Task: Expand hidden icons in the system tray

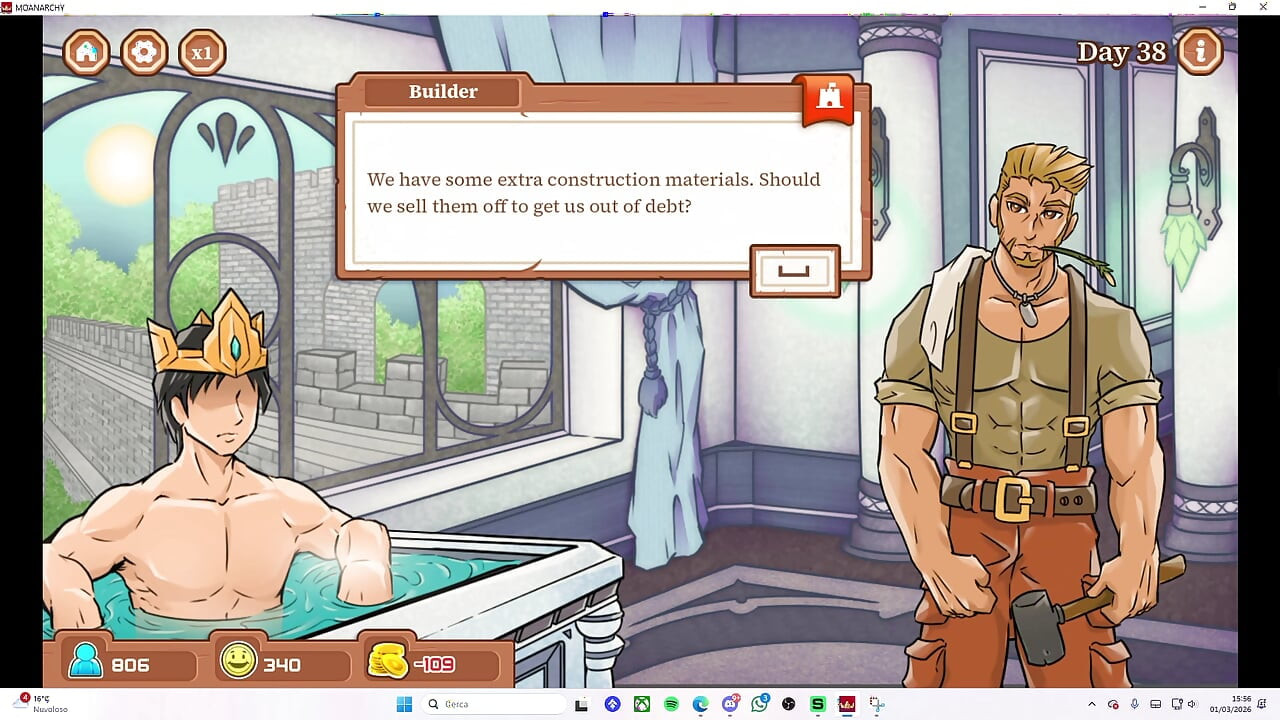Action: pyautogui.click(x=1092, y=704)
